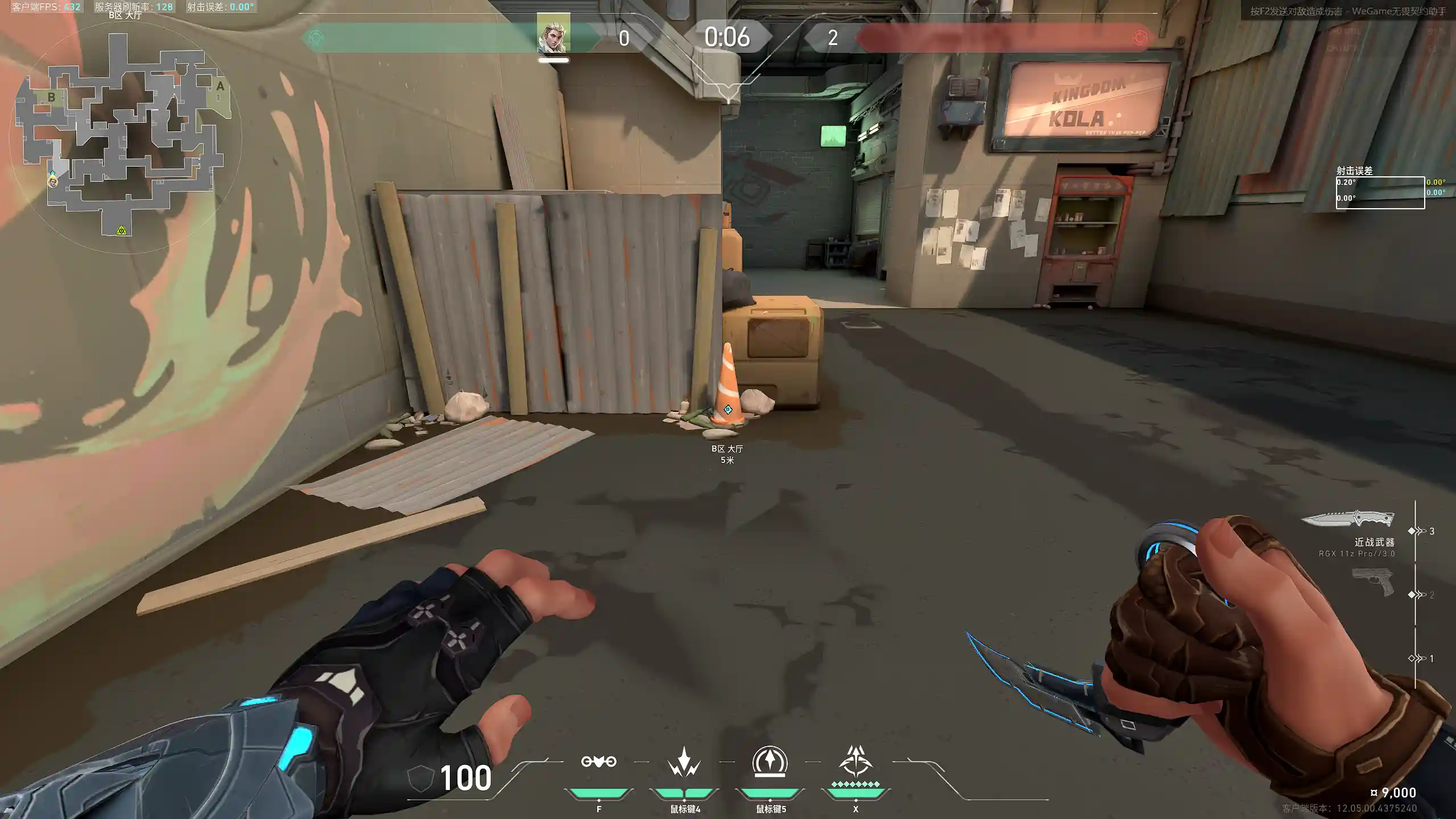Image resolution: width=1456 pixels, height=819 pixels.
Task: Activate the Shock Bolt ability icon
Action: (684, 762)
